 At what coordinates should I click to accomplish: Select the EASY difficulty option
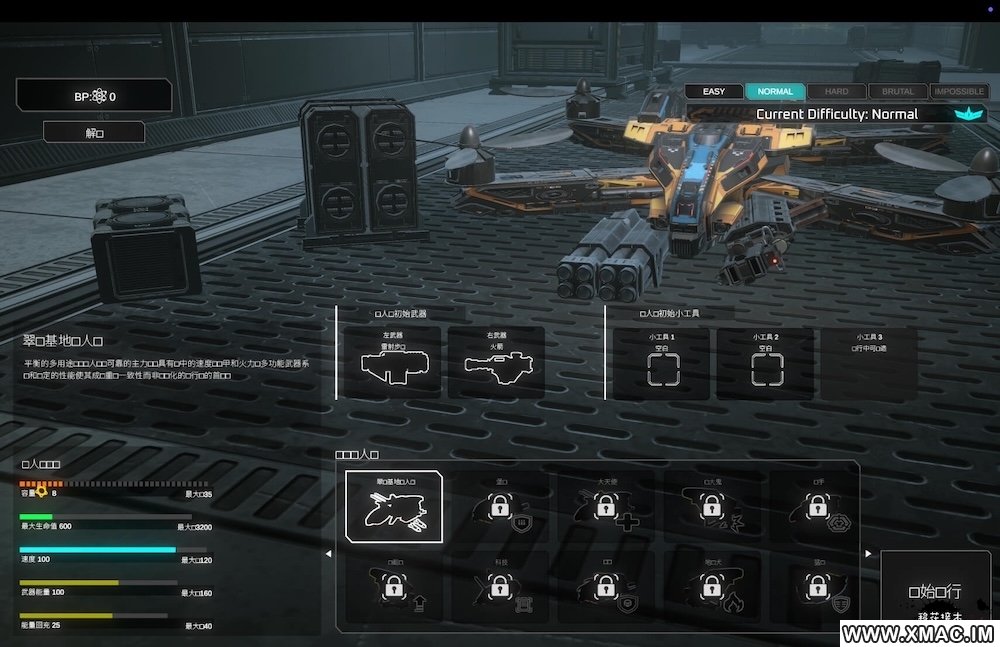click(714, 92)
